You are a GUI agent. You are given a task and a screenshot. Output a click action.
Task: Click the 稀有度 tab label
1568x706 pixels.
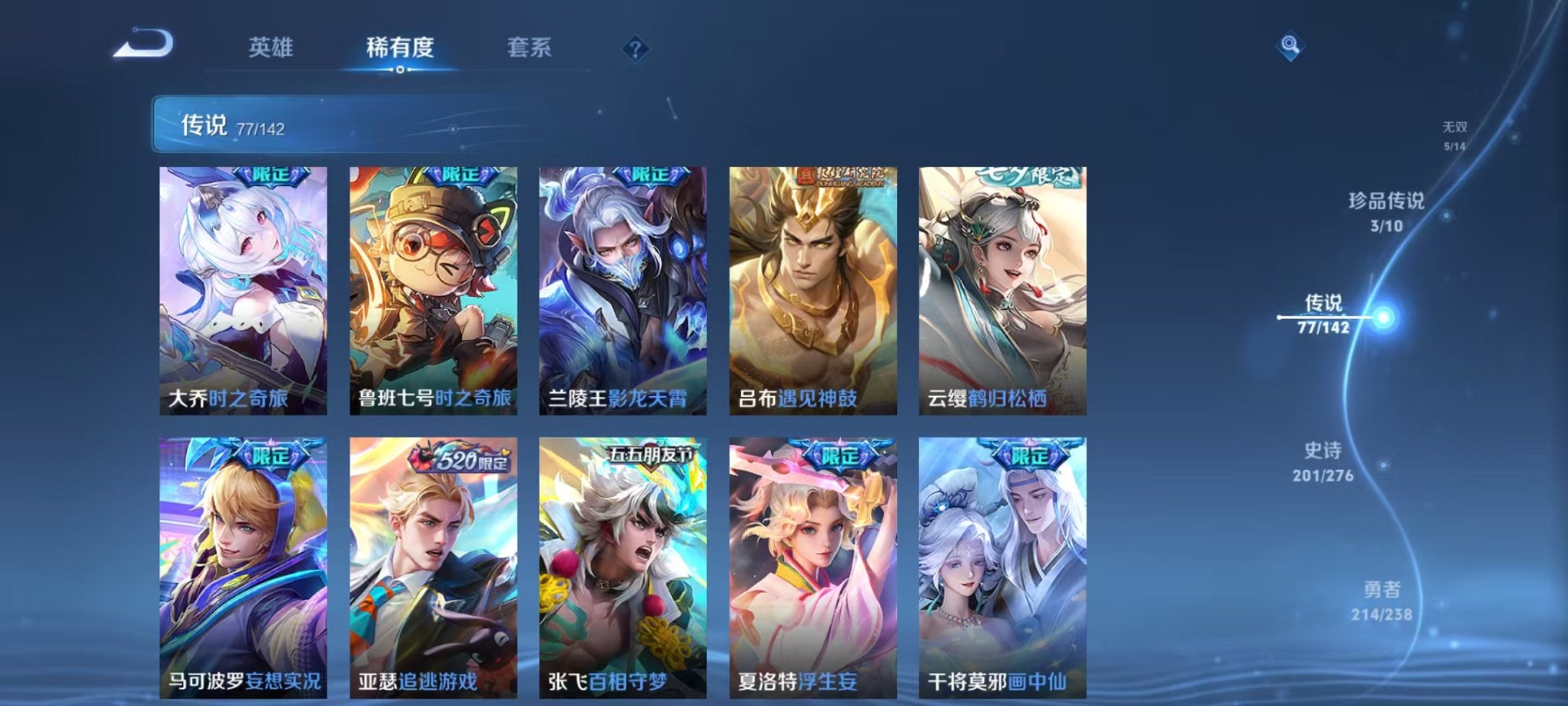point(400,47)
